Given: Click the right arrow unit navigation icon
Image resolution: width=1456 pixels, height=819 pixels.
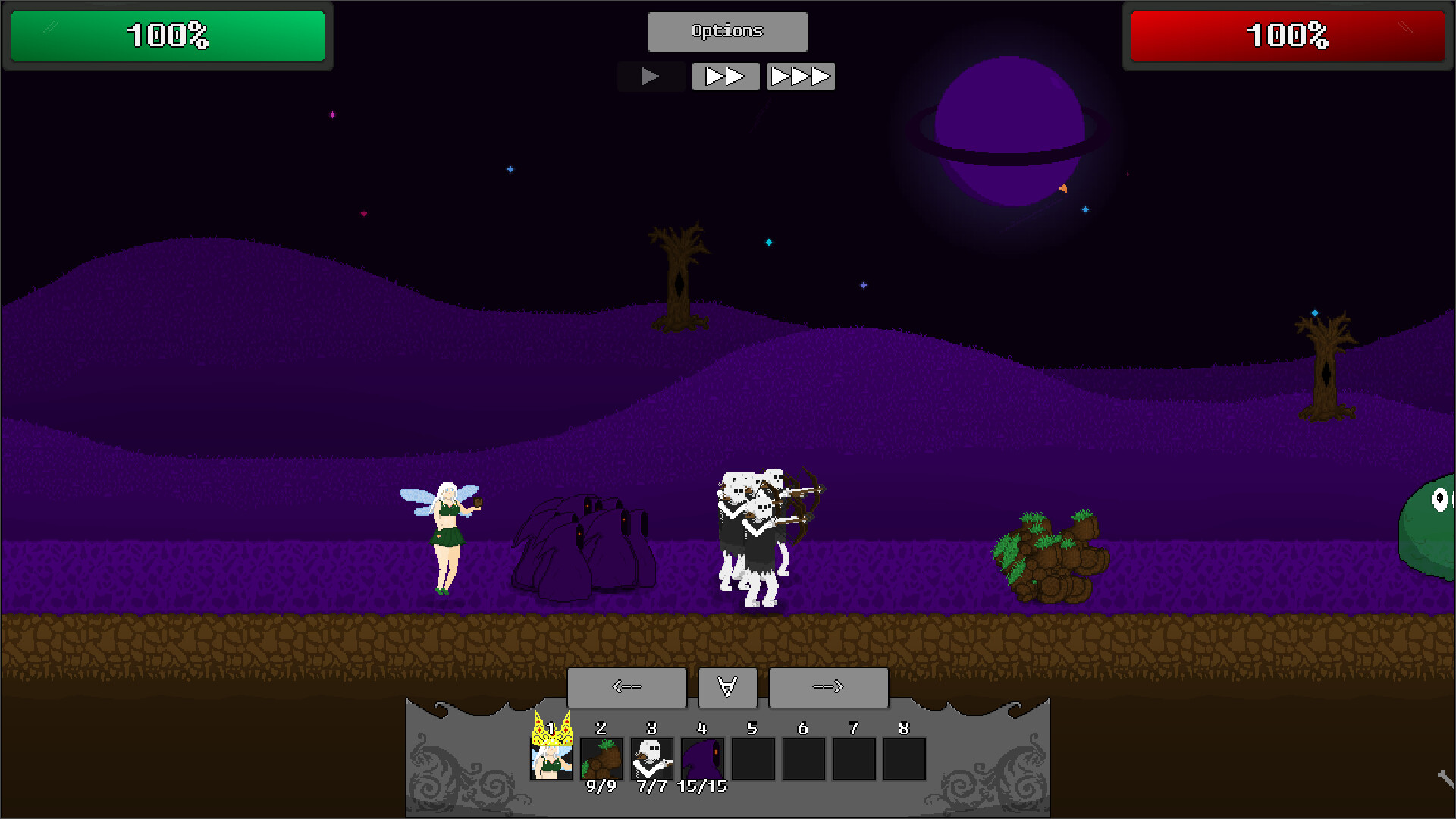Looking at the screenshot, I should point(828,687).
